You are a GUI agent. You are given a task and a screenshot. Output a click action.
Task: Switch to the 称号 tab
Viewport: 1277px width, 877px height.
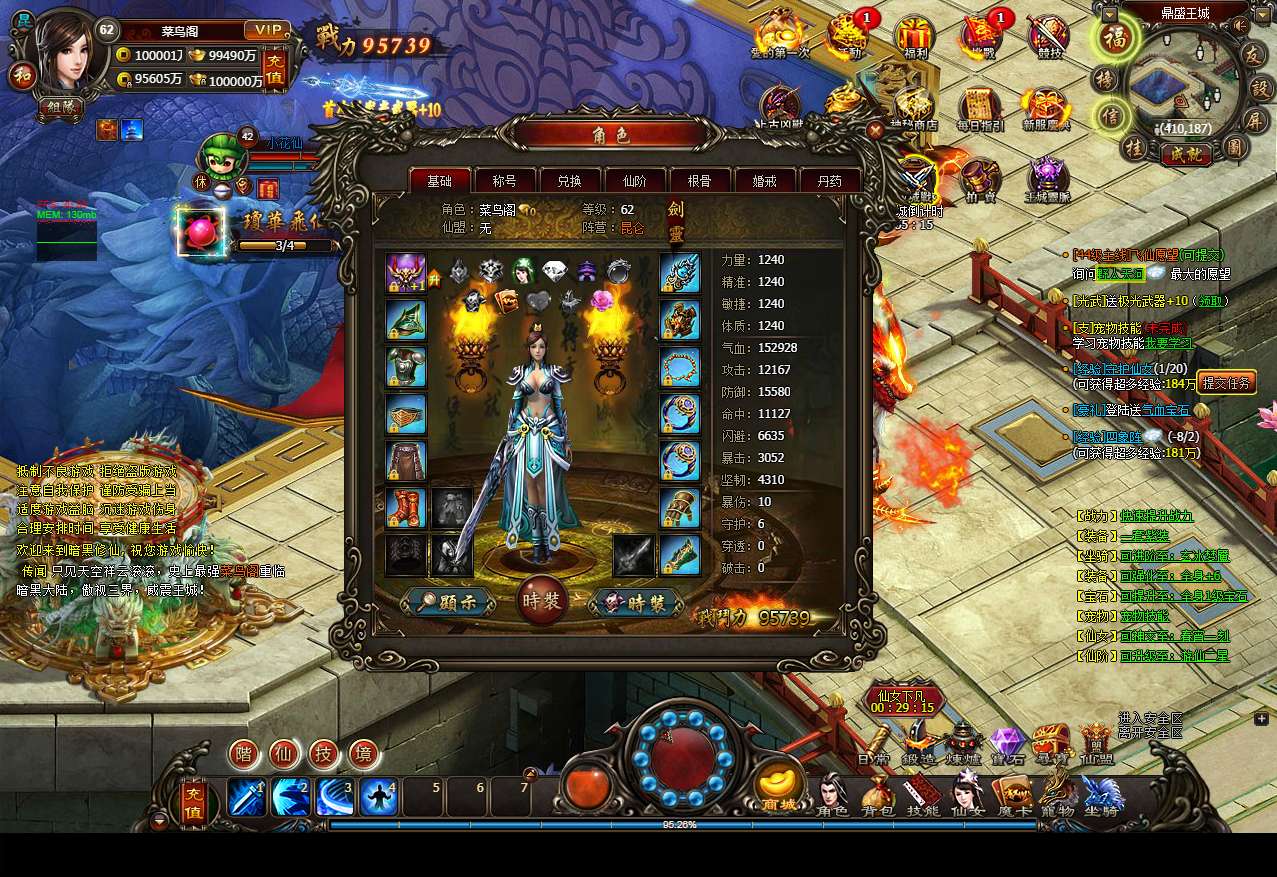[504, 181]
